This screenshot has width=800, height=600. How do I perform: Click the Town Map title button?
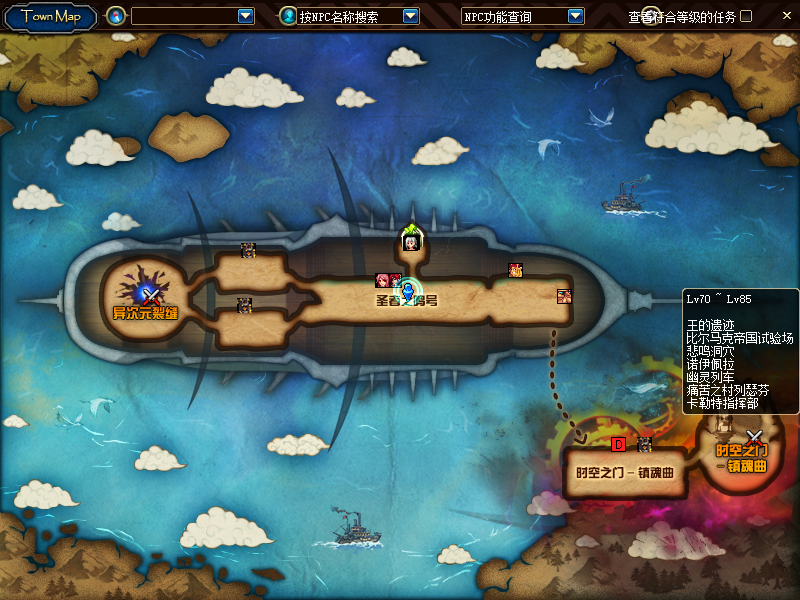[x=50, y=16]
